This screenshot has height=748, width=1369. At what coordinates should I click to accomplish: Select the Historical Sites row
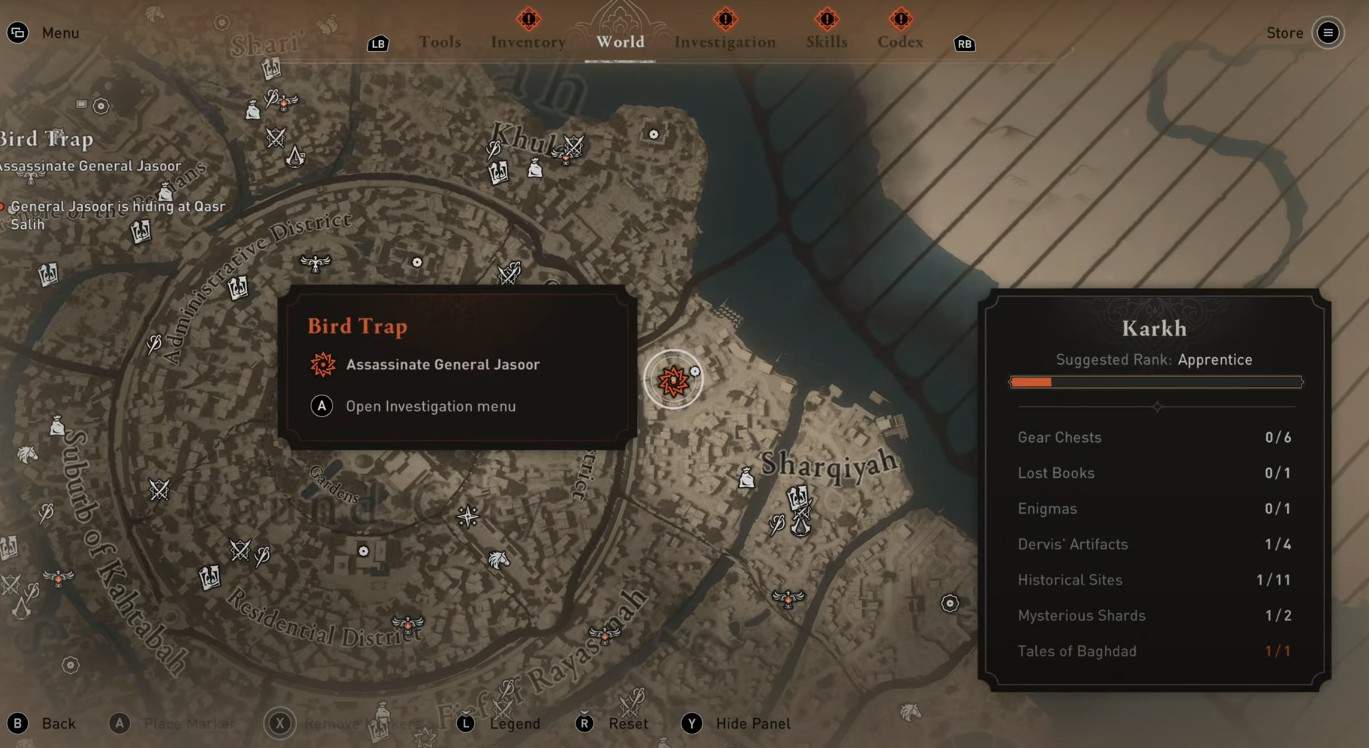coord(1154,580)
